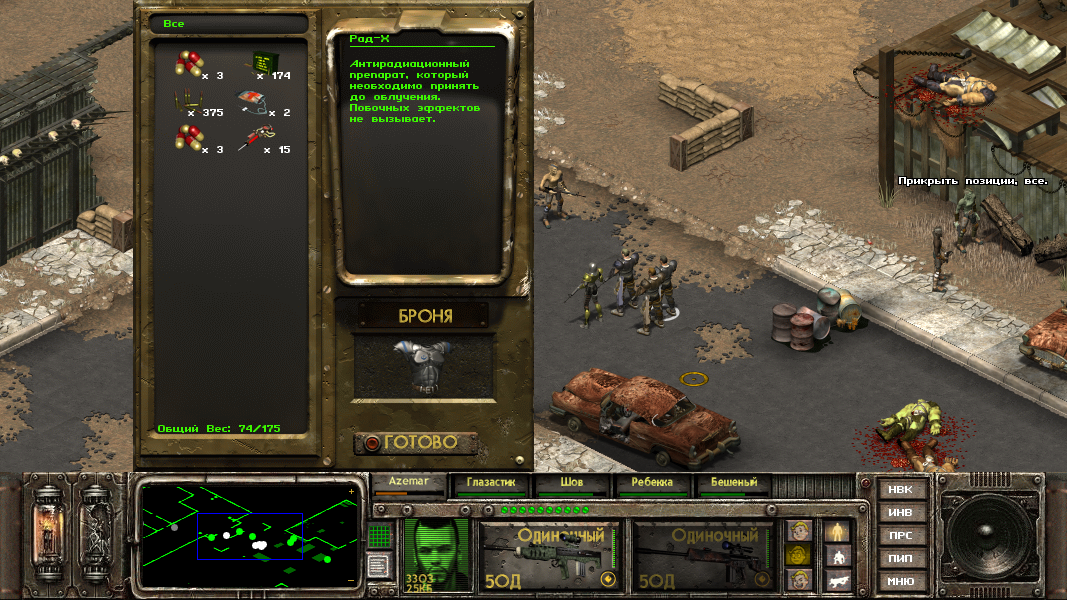Open the ПРС character screen
The width and height of the screenshot is (1067, 600).
[x=900, y=535]
